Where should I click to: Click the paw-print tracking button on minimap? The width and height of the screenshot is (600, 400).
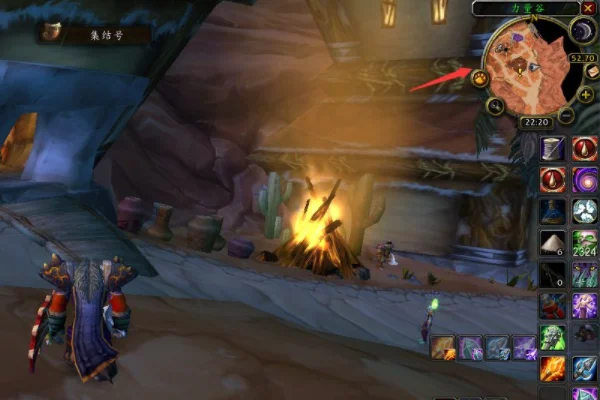click(x=481, y=78)
